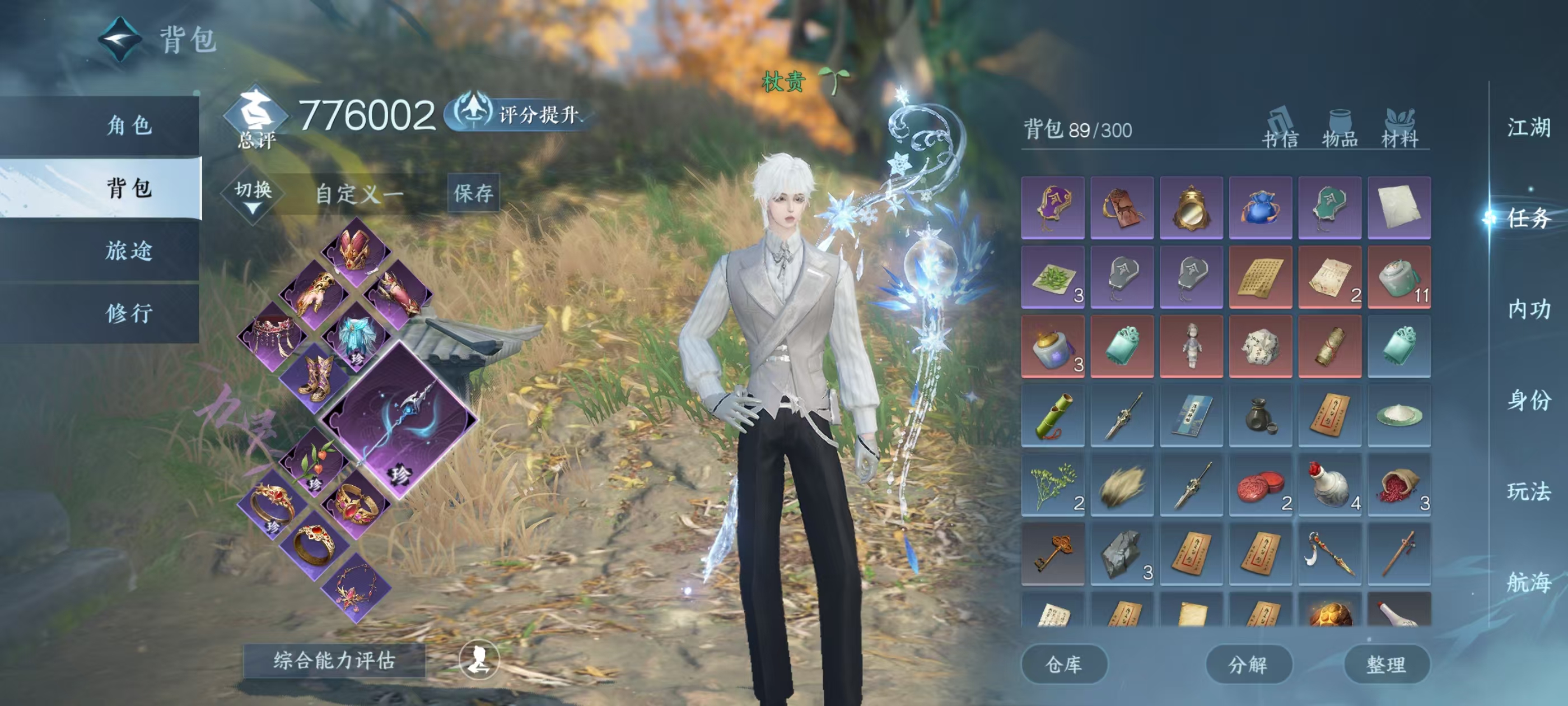Open the 江湖 side menu
The image size is (1568, 706).
(1528, 128)
